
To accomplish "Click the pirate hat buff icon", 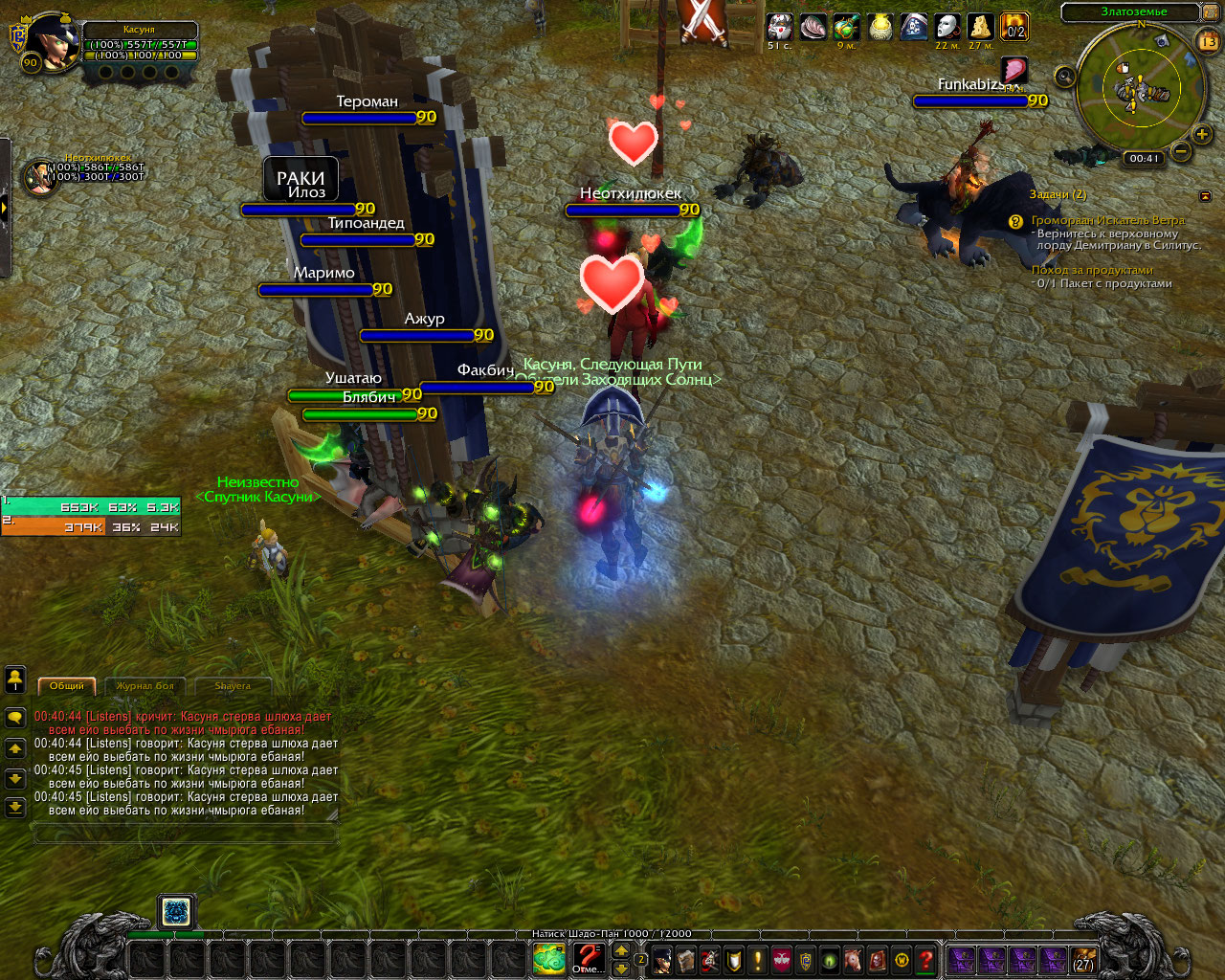I will [x=913, y=27].
